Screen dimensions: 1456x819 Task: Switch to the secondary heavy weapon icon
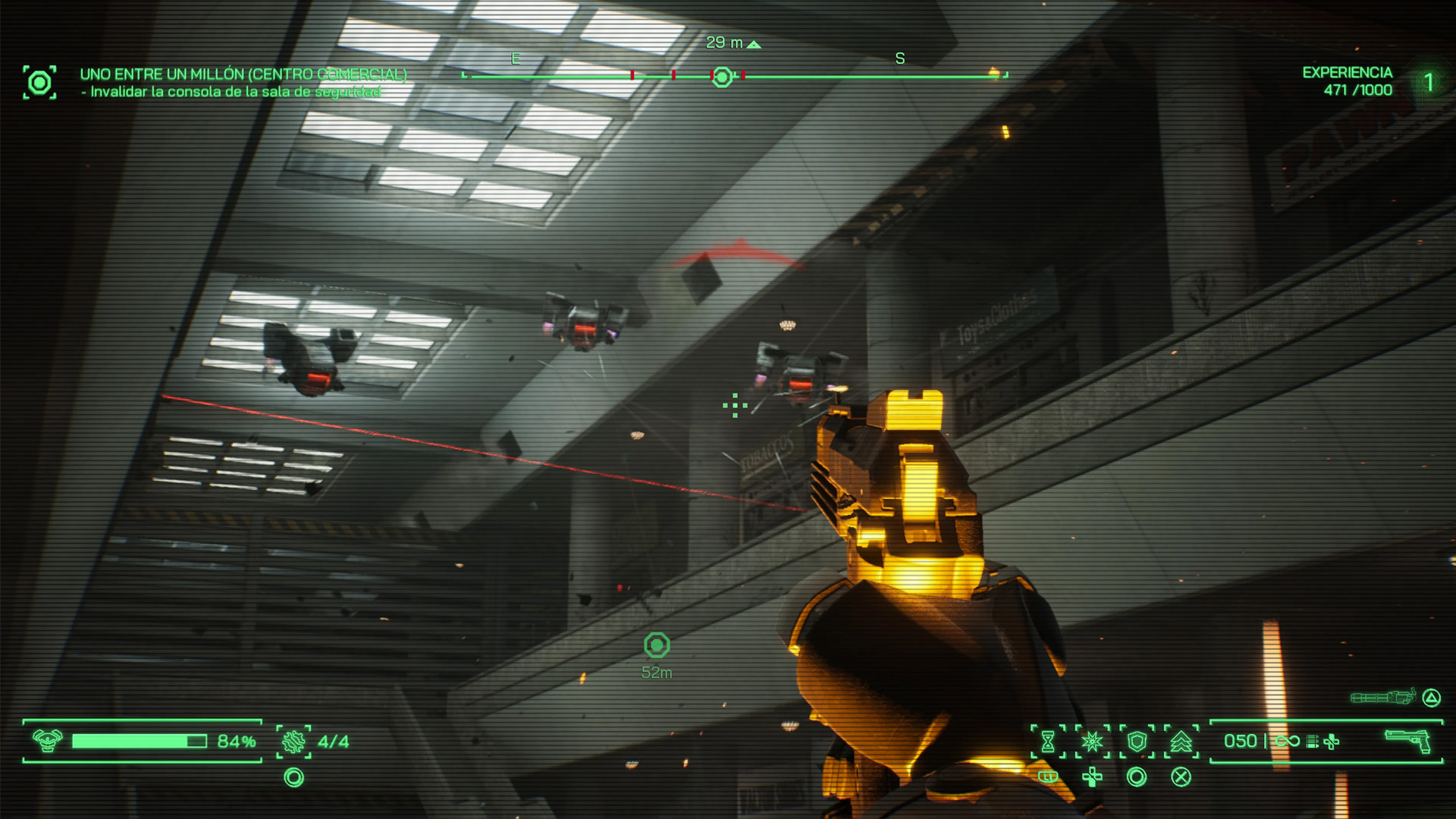pos(1382,697)
